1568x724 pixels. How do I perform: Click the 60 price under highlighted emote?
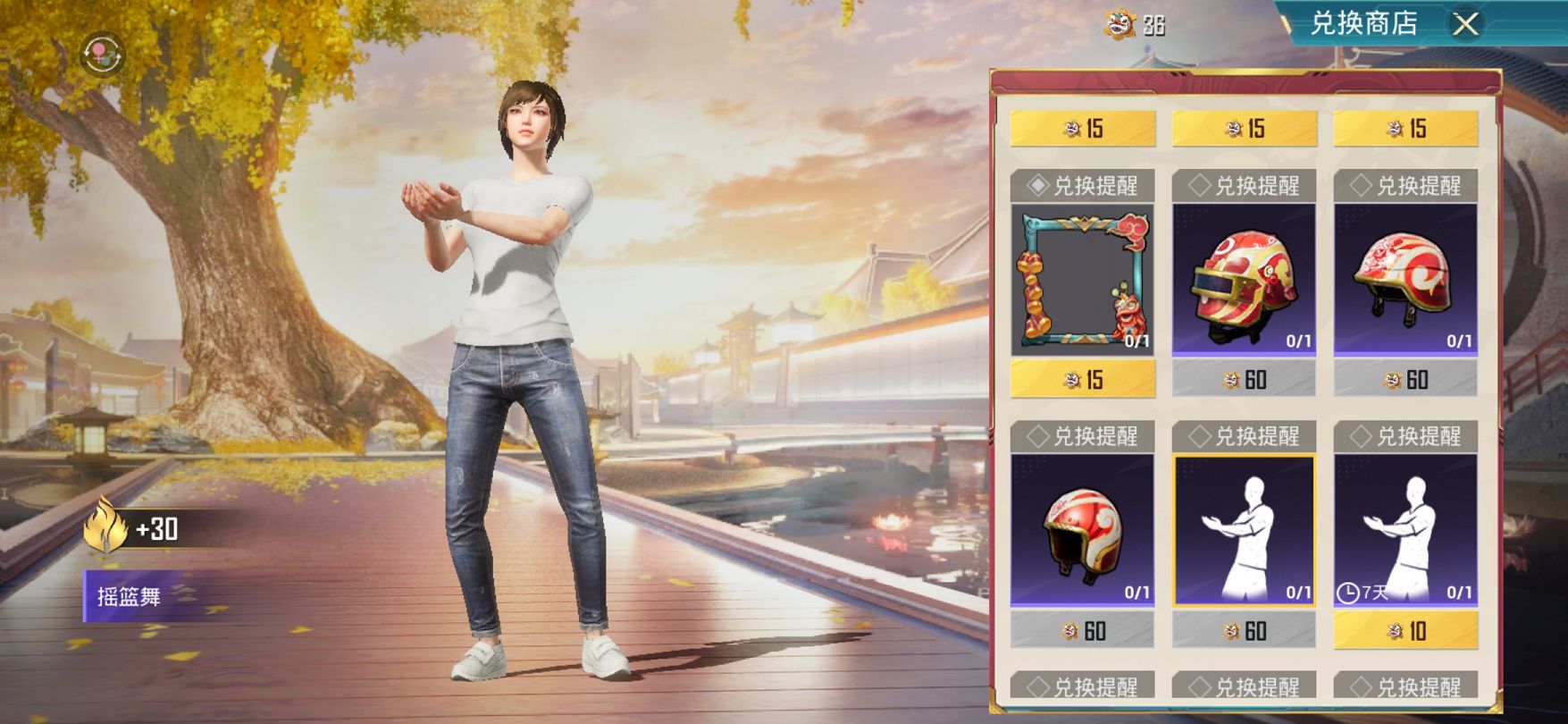1244,631
